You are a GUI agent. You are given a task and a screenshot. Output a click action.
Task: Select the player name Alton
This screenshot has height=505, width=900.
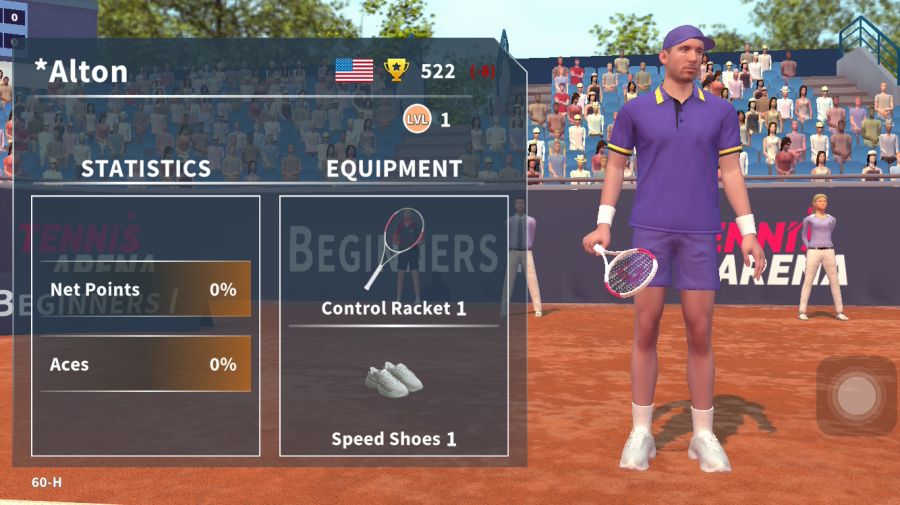[x=82, y=71]
